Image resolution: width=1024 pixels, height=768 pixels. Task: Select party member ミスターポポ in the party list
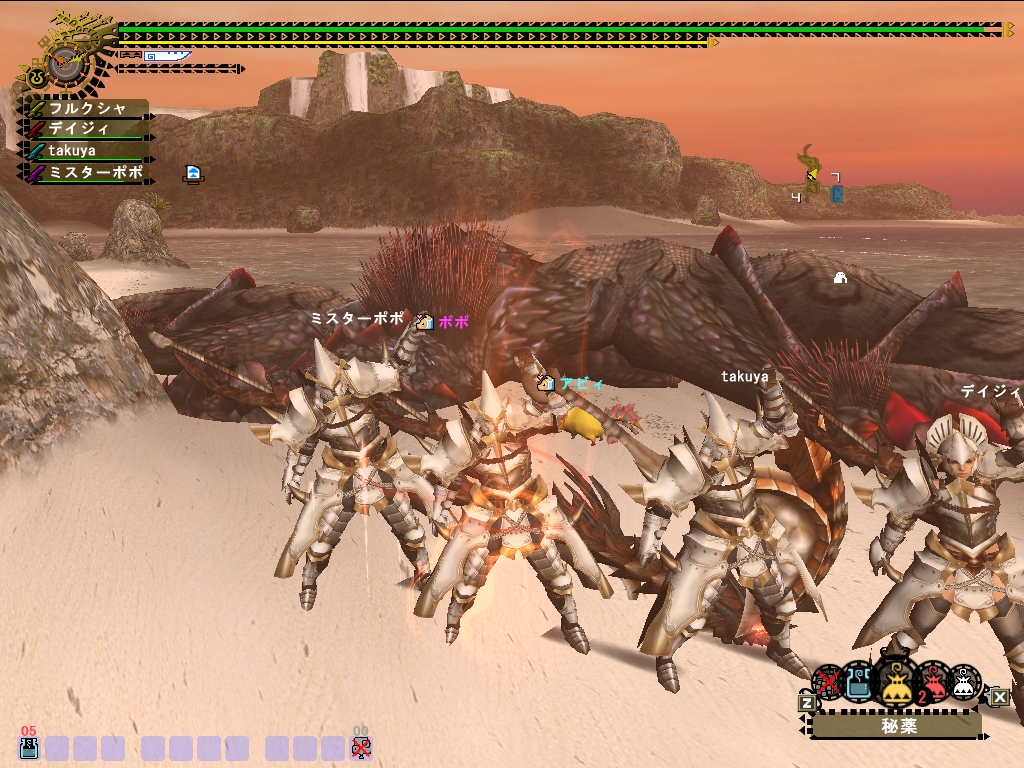(x=90, y=172)
